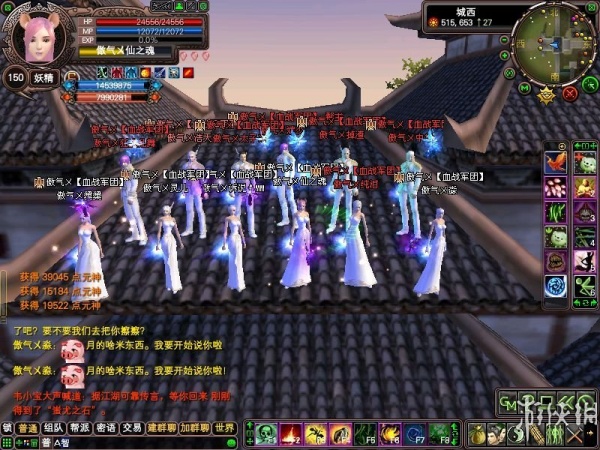Switch to the 组队 chat tab
Viewport: 600px width, 450px height.
(x=53, y=428)
